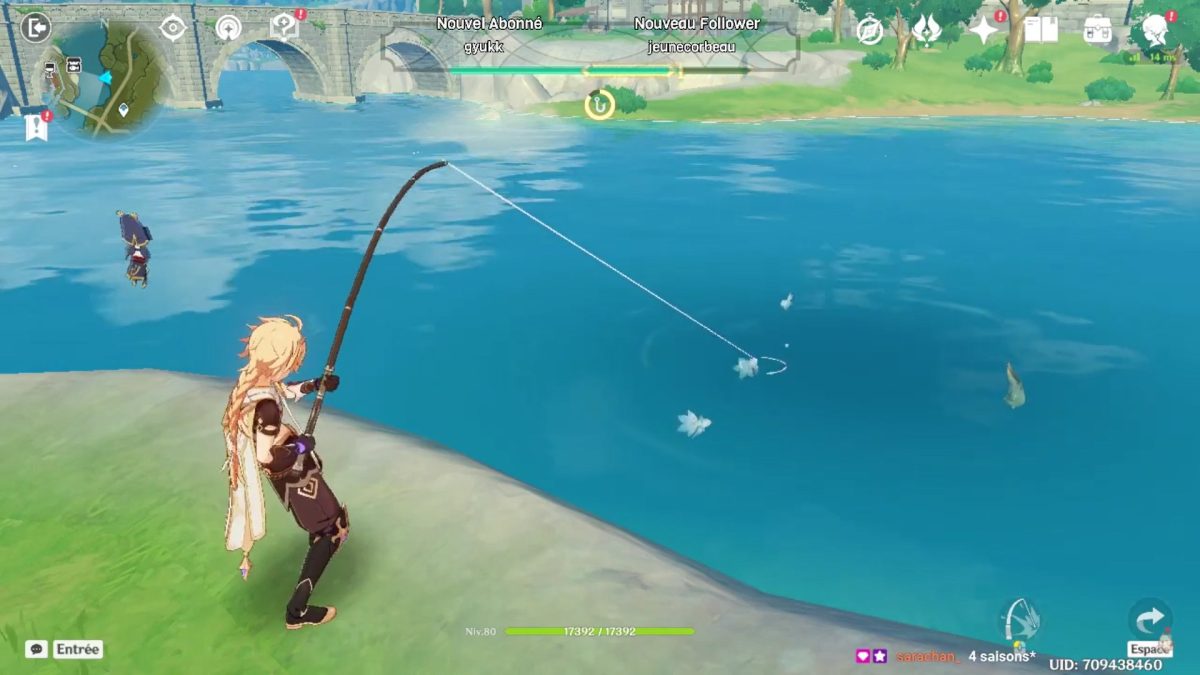Open the adventurer handbook book icon

(x=1041, y=30)
